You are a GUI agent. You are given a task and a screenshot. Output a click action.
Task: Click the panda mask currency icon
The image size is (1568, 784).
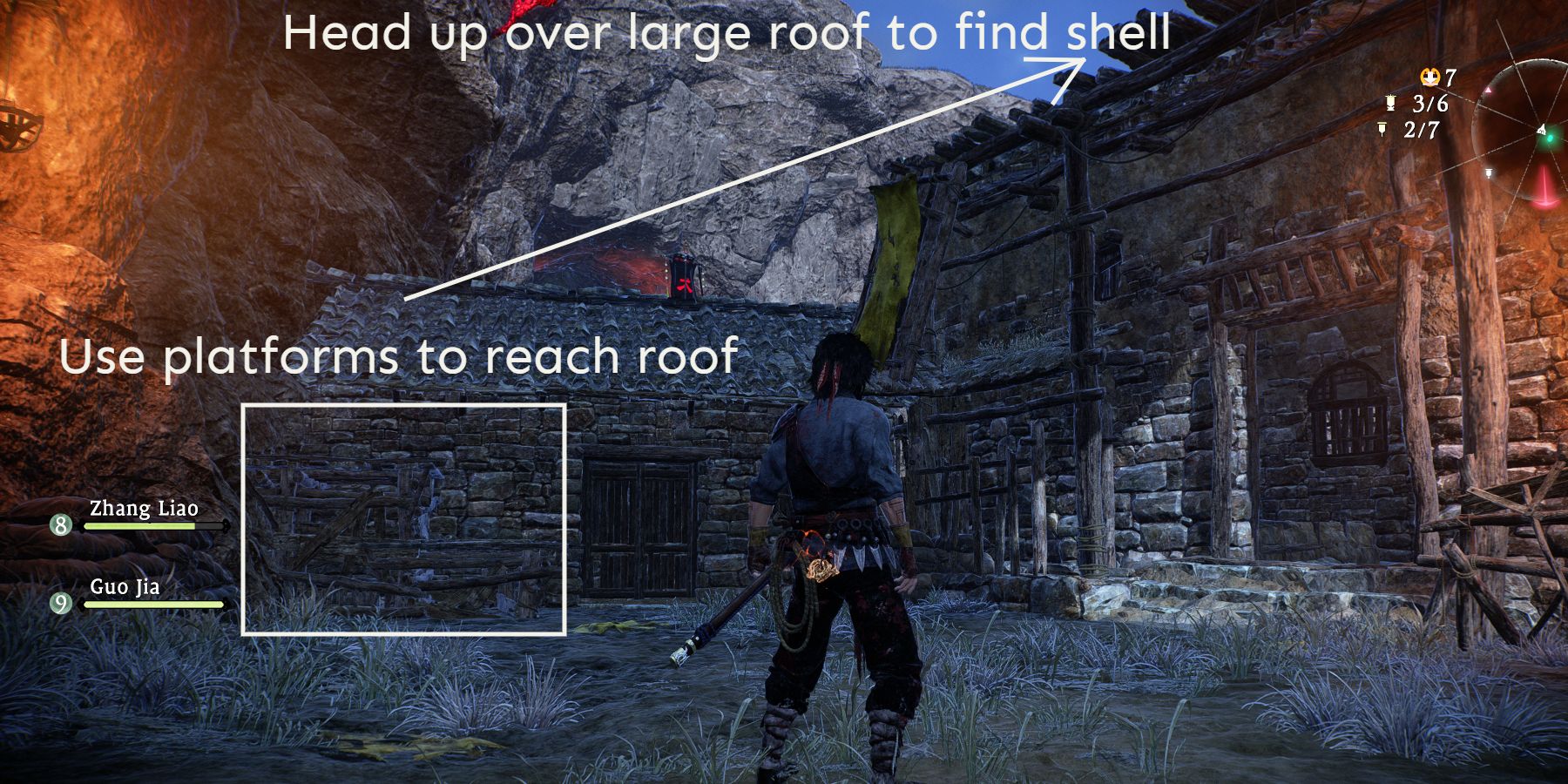[1429, 78]
